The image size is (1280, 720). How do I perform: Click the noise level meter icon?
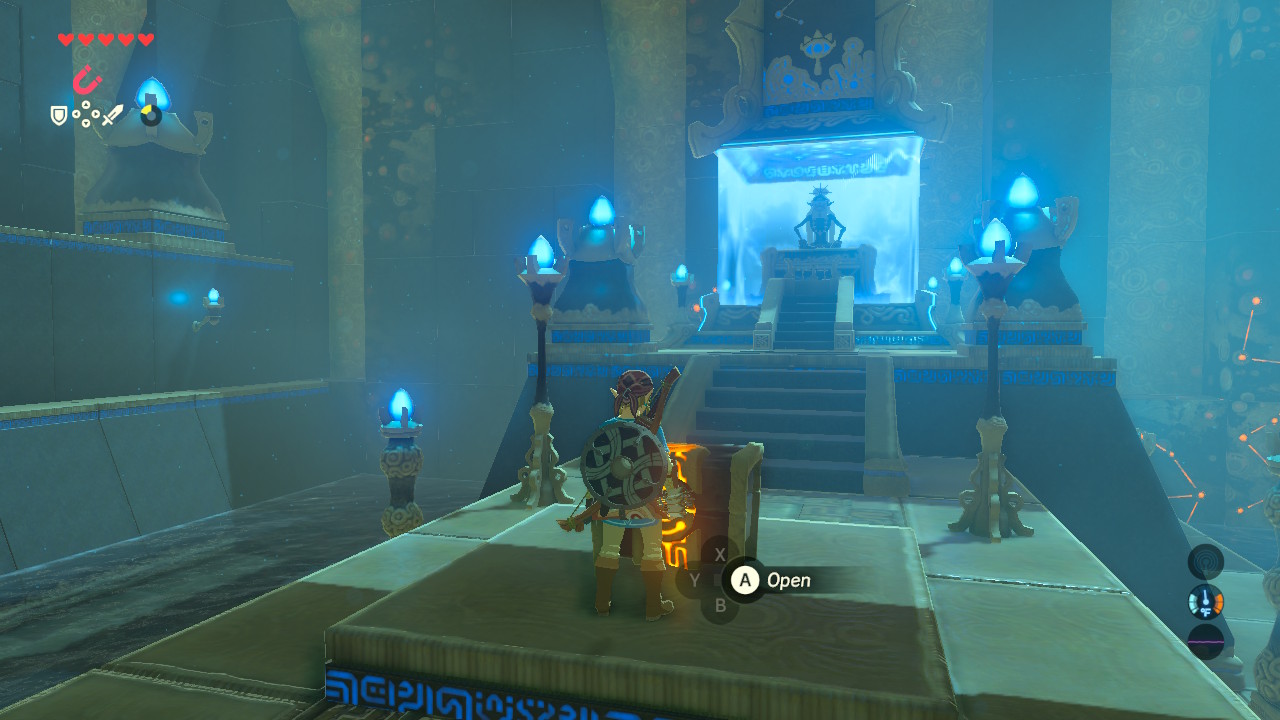pyautogui.click(x=1206, y=641)
